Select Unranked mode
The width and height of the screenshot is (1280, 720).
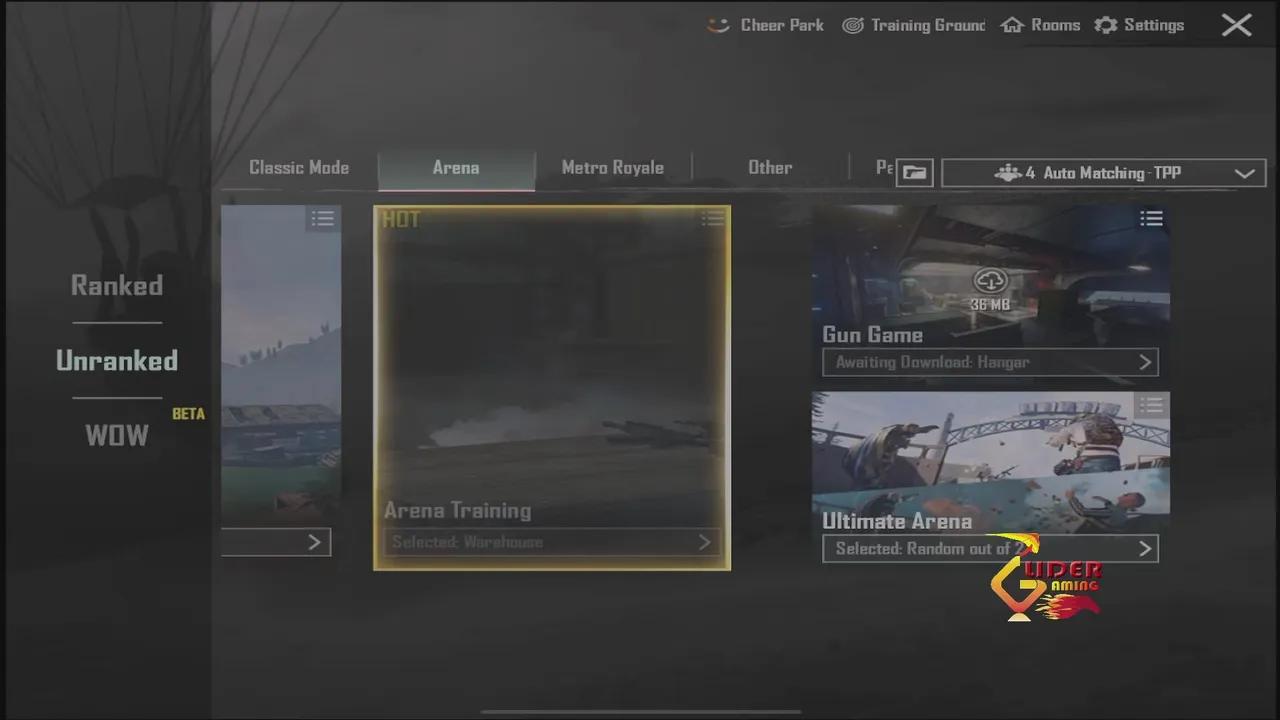[116, 360]
